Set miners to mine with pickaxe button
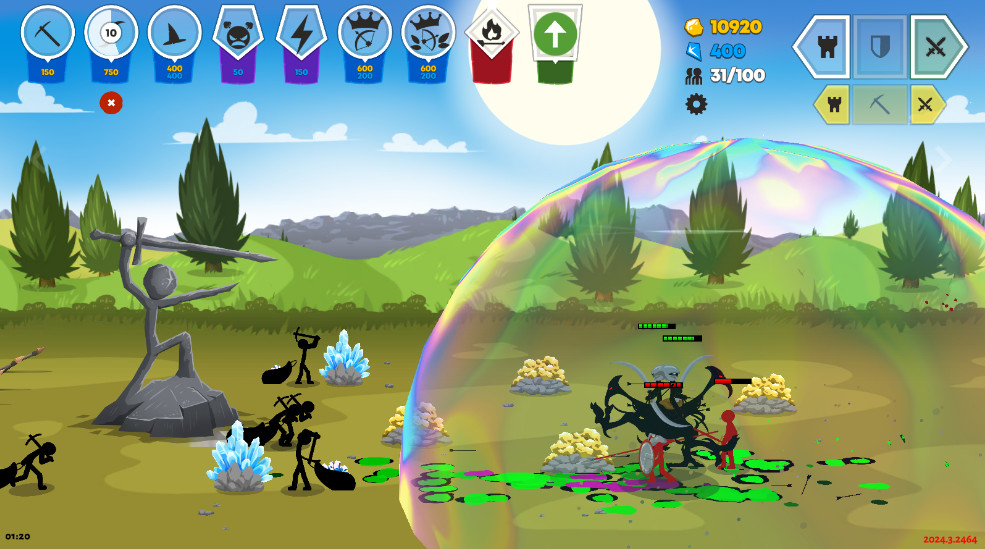Screen dimensions: 985x549 coord(880,104)
